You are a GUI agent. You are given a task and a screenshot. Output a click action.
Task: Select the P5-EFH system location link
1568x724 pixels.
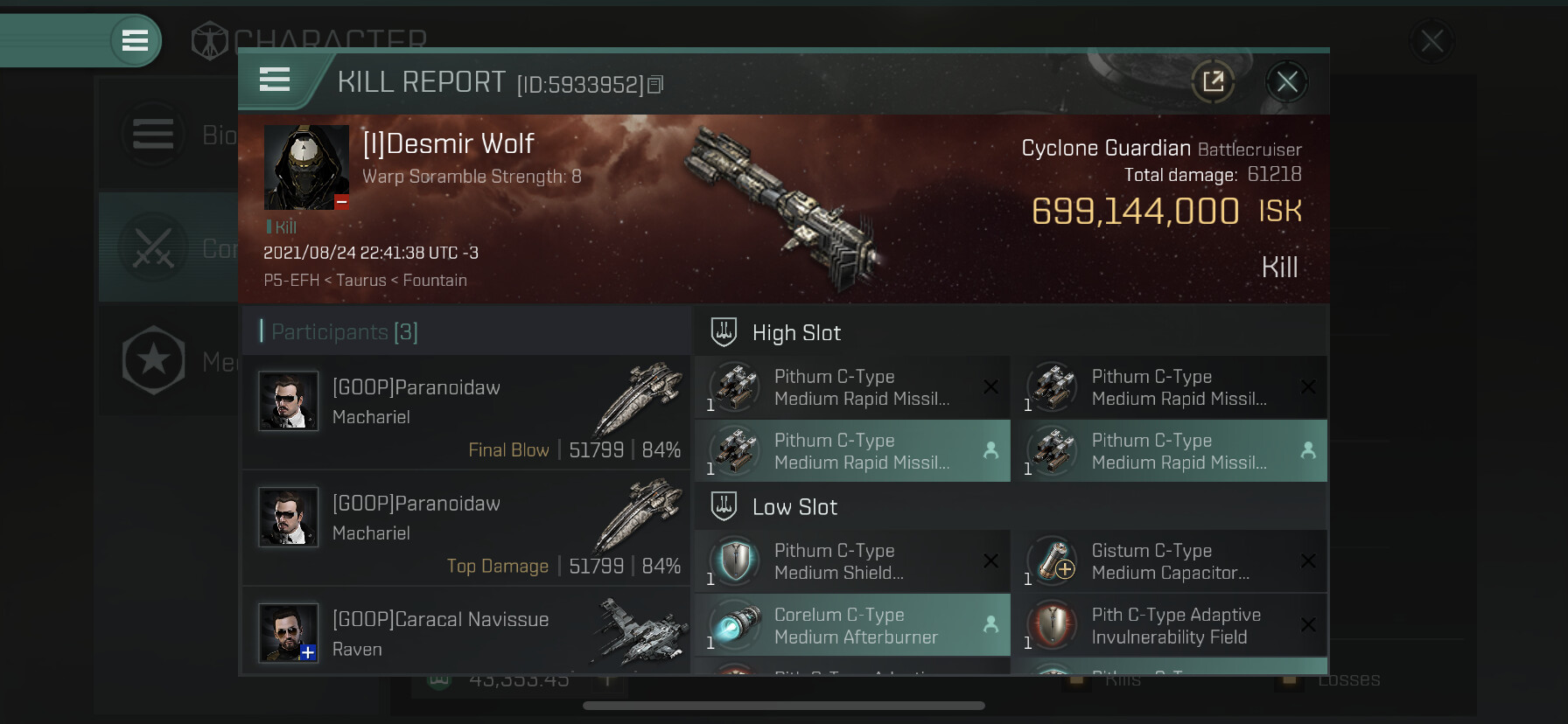[x=291, y=281]
